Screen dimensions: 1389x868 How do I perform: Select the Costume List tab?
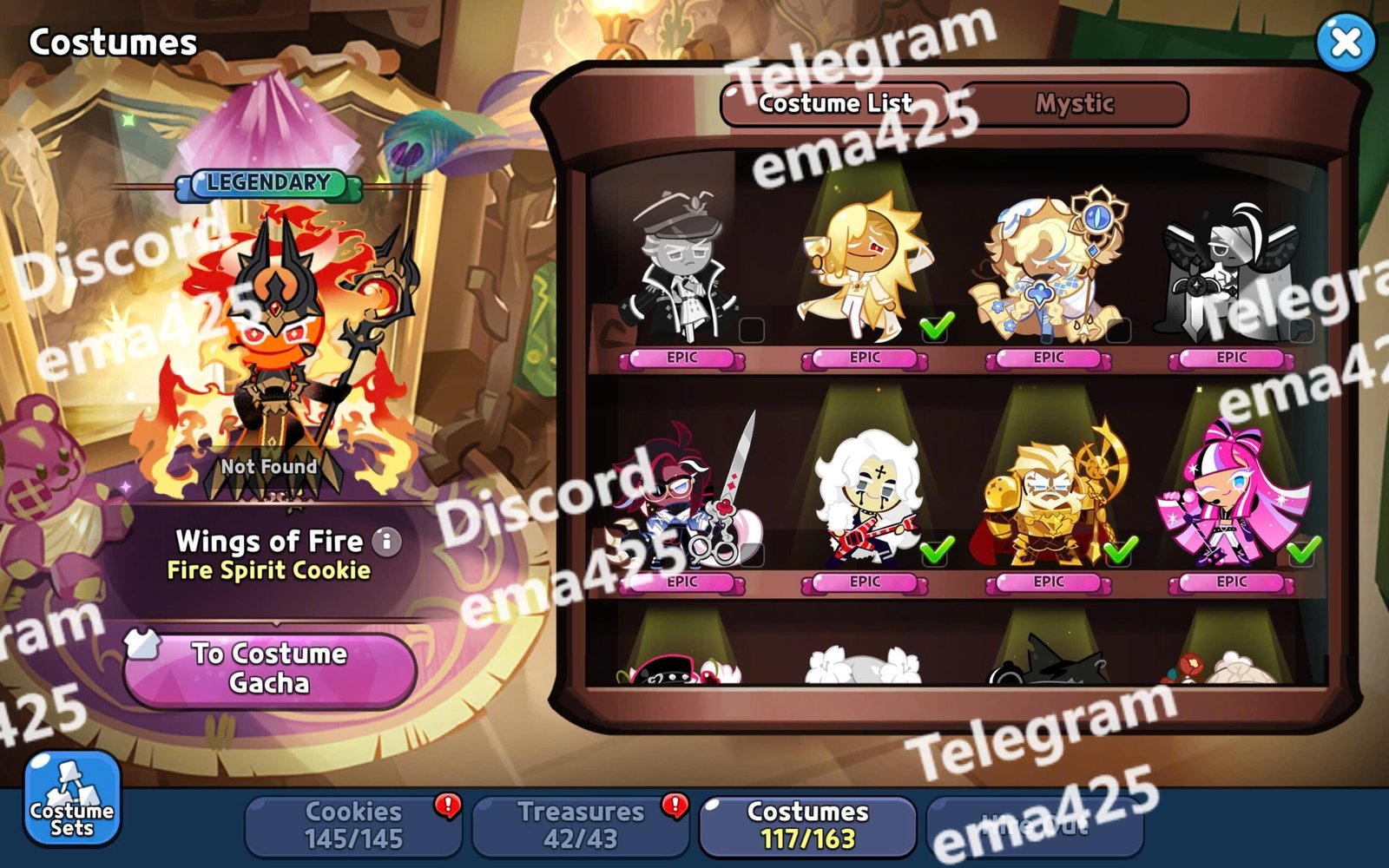click(x=835, y=104)
